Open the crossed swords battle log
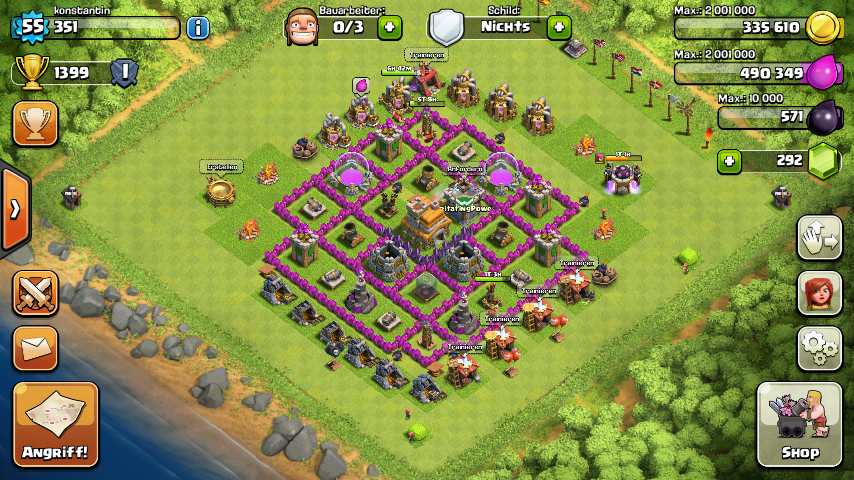Screen dimensions: 854x480 34,292
